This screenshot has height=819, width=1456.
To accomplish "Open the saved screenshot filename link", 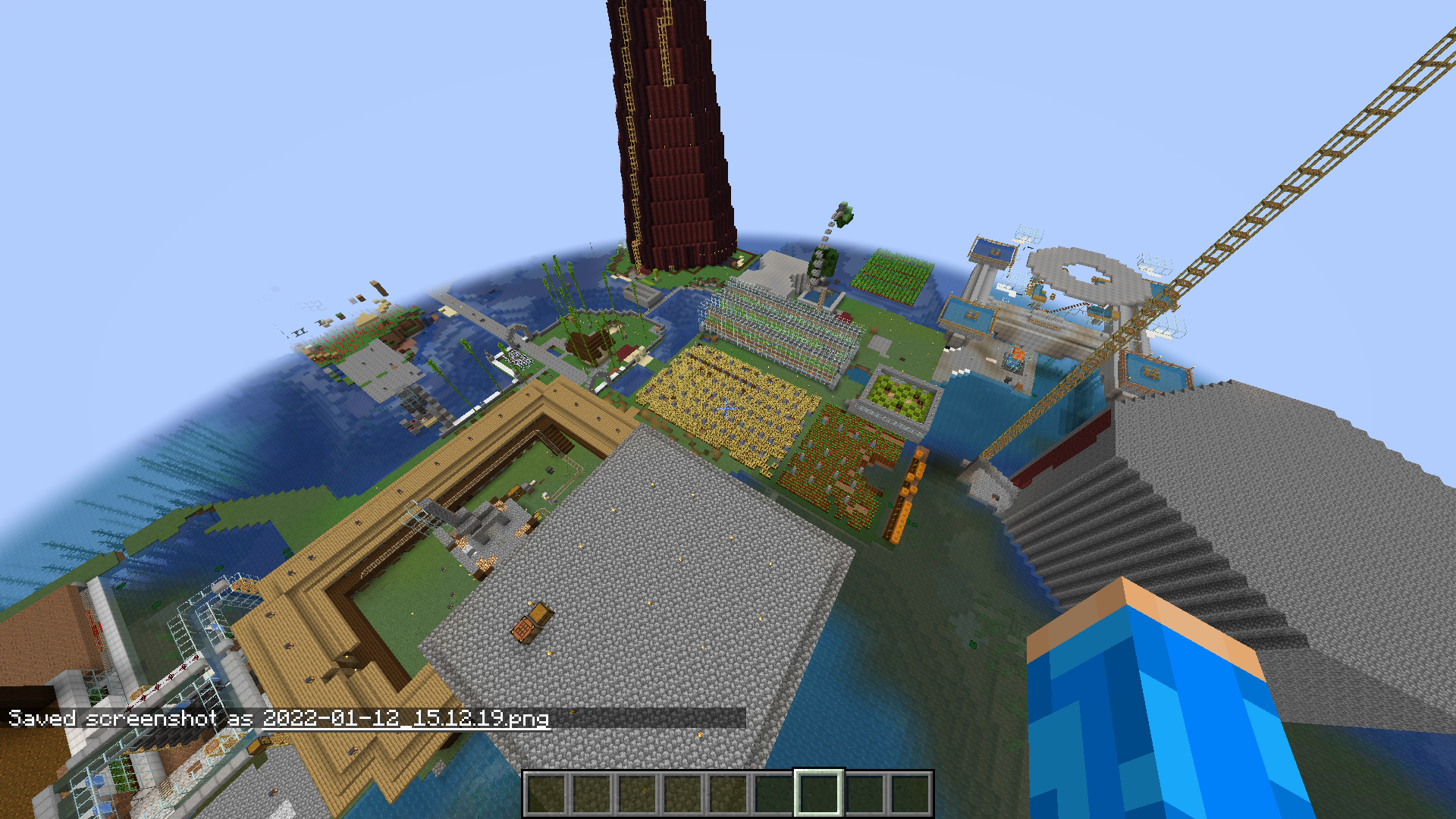I will pos(405,718).
